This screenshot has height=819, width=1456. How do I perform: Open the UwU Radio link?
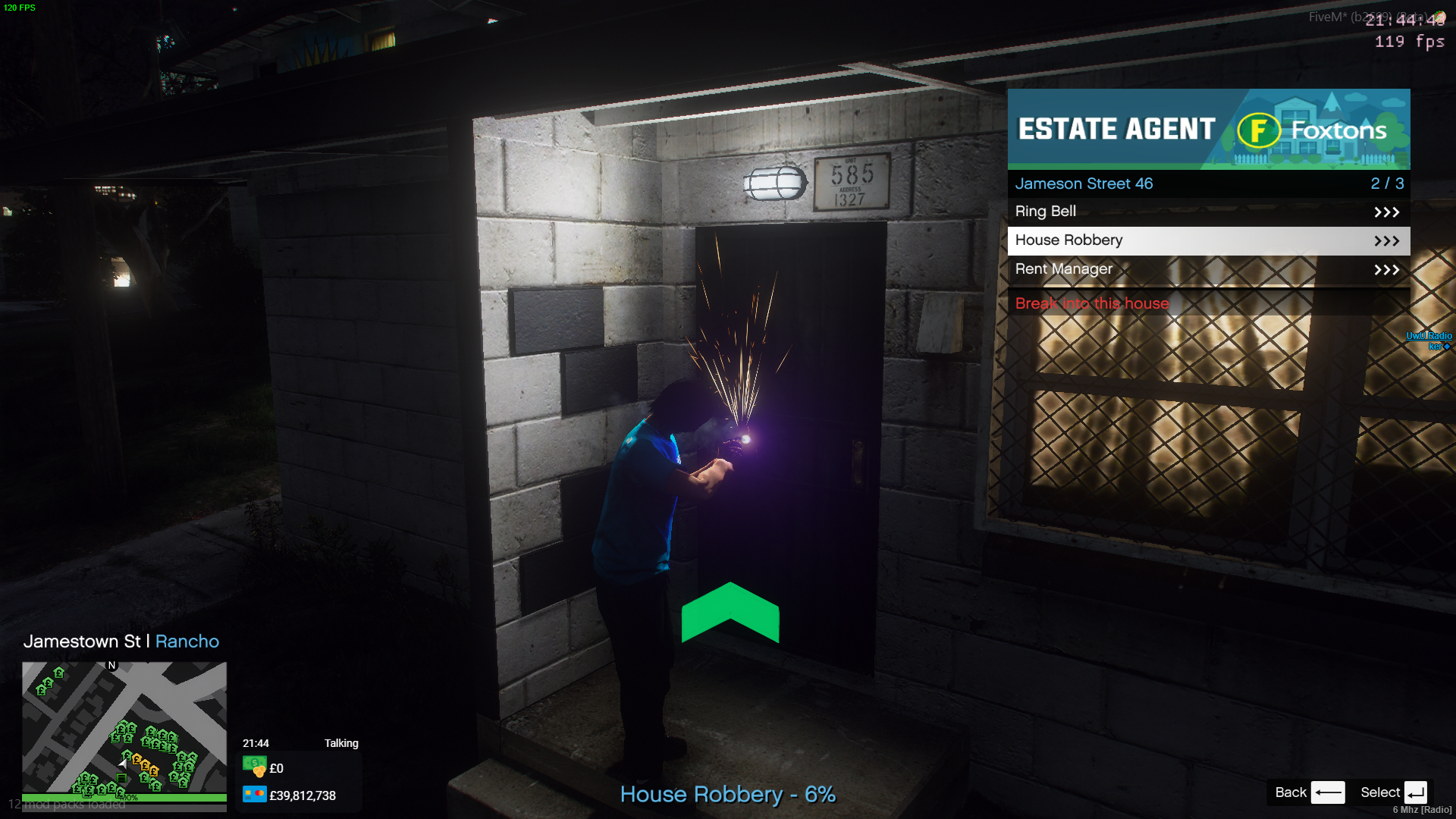(1428, 336)
